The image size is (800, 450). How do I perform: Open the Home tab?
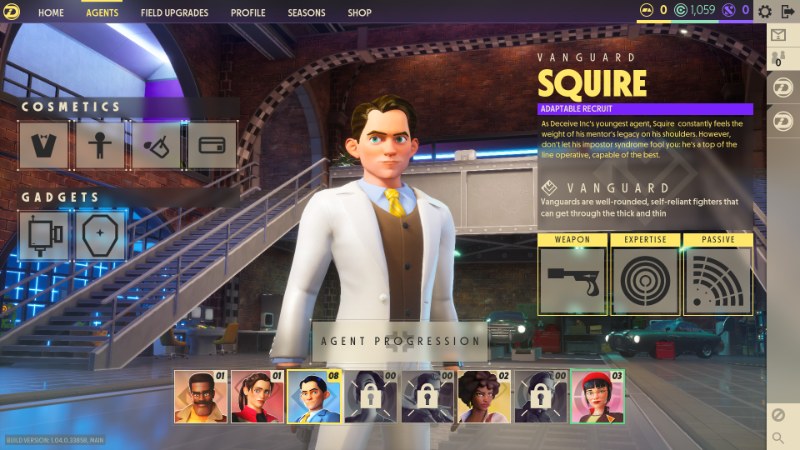click(x=50, y=13)
